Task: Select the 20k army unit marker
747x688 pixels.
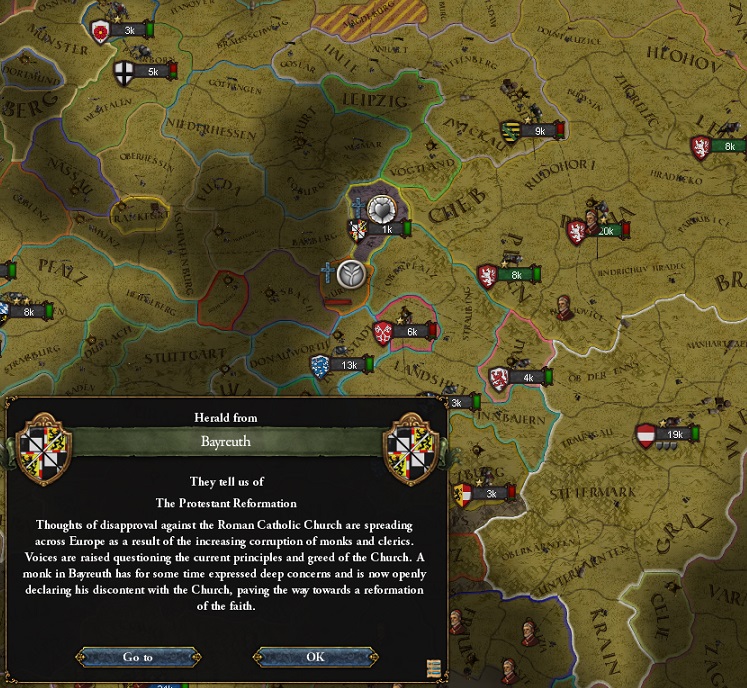Action: 603,231
